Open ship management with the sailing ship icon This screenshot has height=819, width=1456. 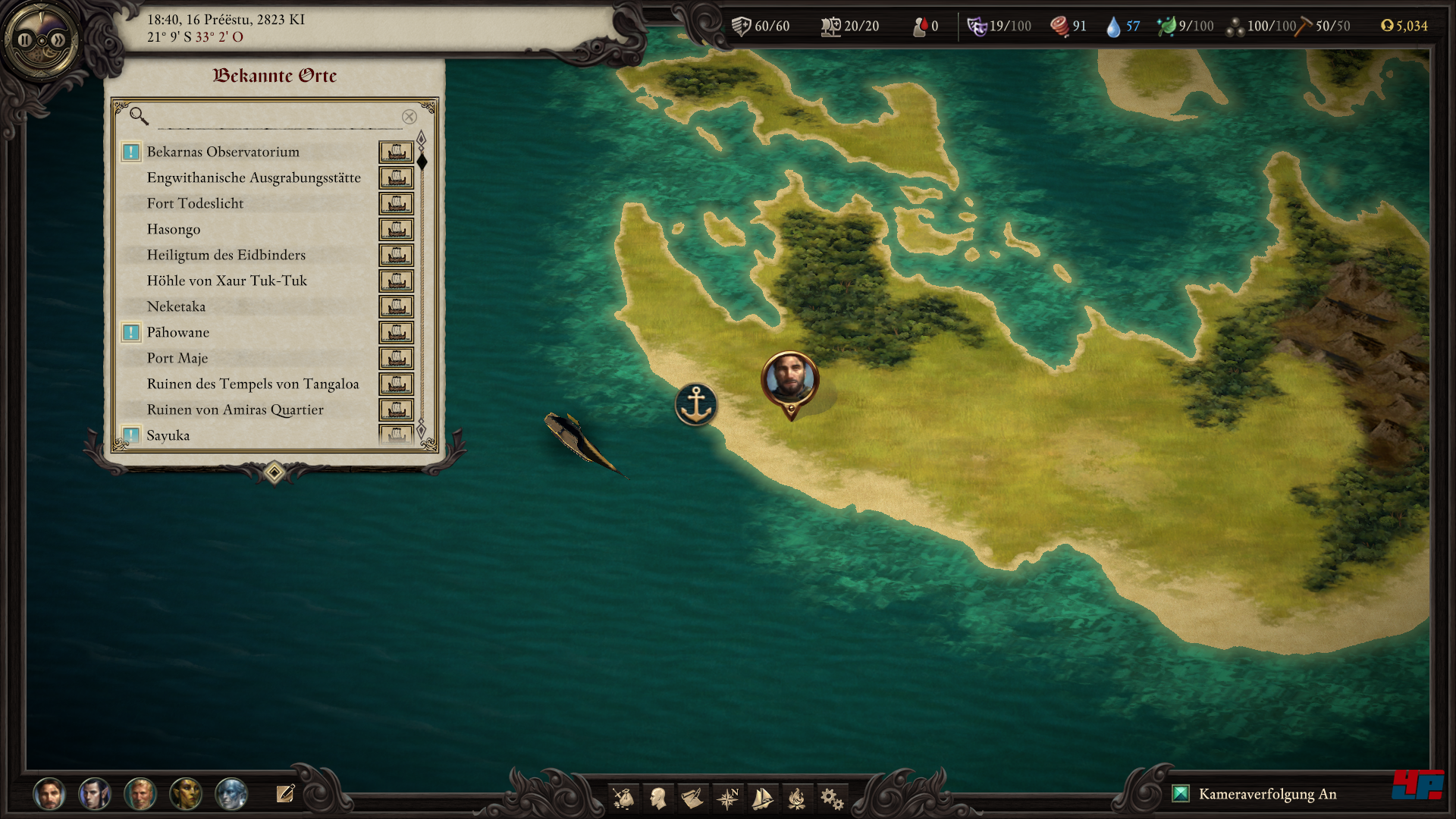coord(762,798)
